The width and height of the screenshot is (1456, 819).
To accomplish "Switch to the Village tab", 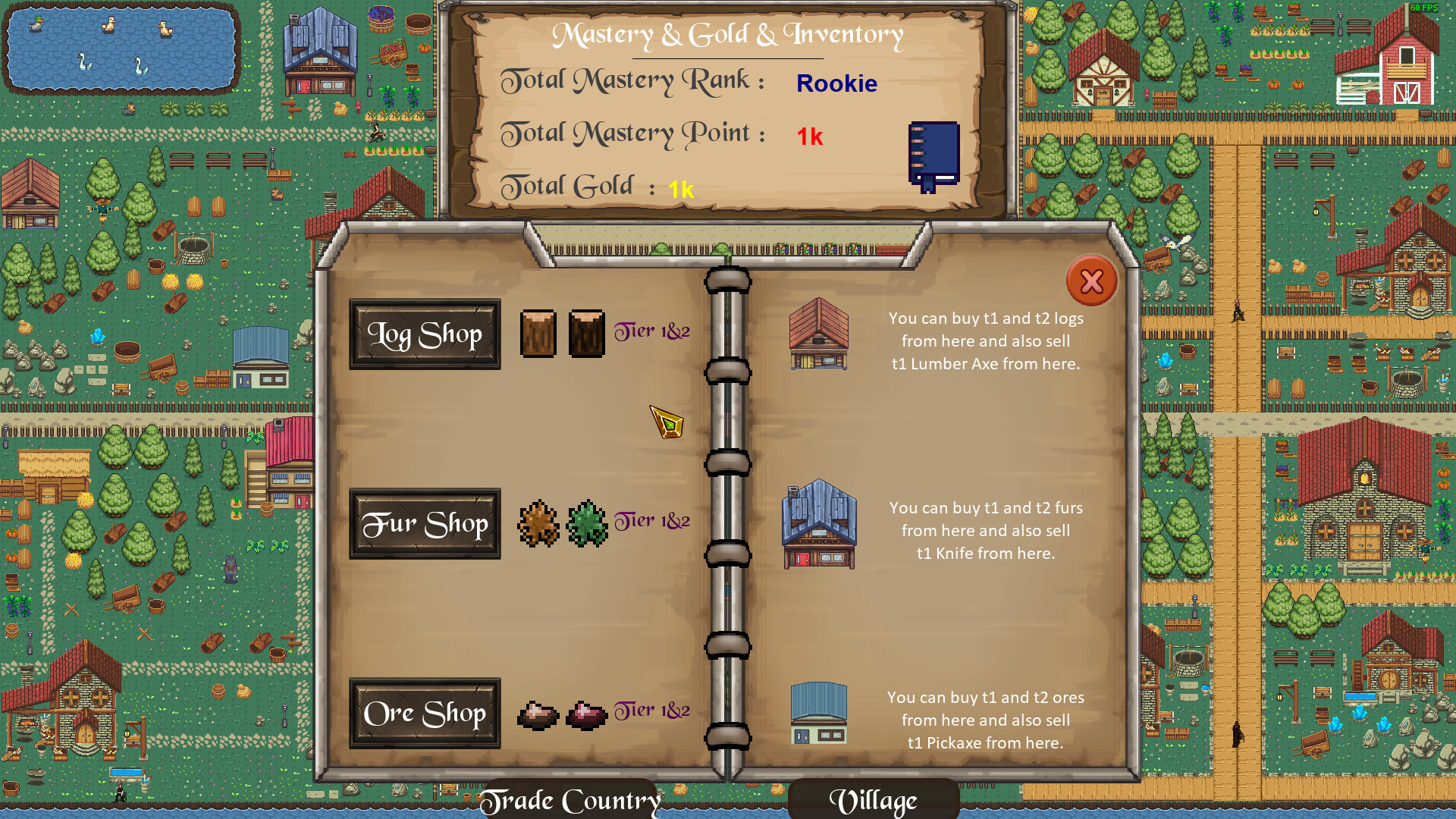I will 874,799.
